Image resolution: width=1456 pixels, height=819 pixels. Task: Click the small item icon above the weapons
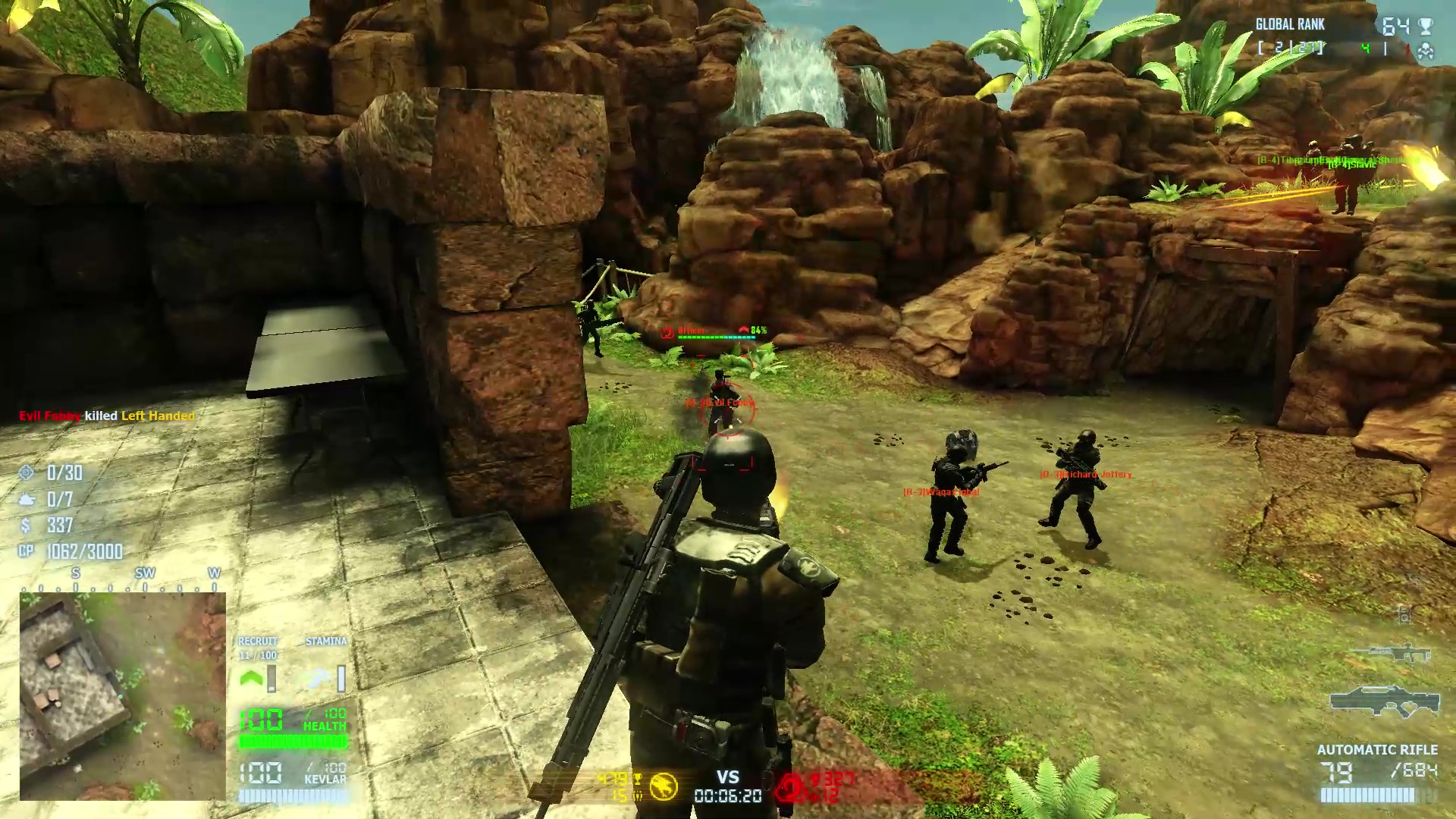coord(1404,616)
